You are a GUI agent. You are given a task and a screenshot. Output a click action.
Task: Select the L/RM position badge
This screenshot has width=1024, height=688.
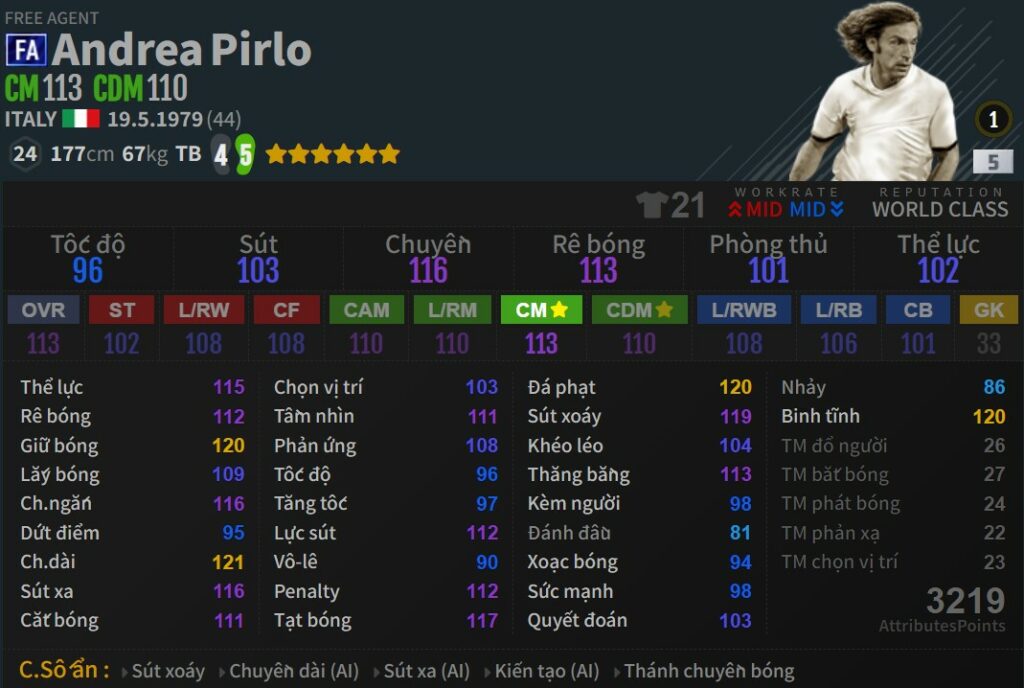click(x=451, y=310)
